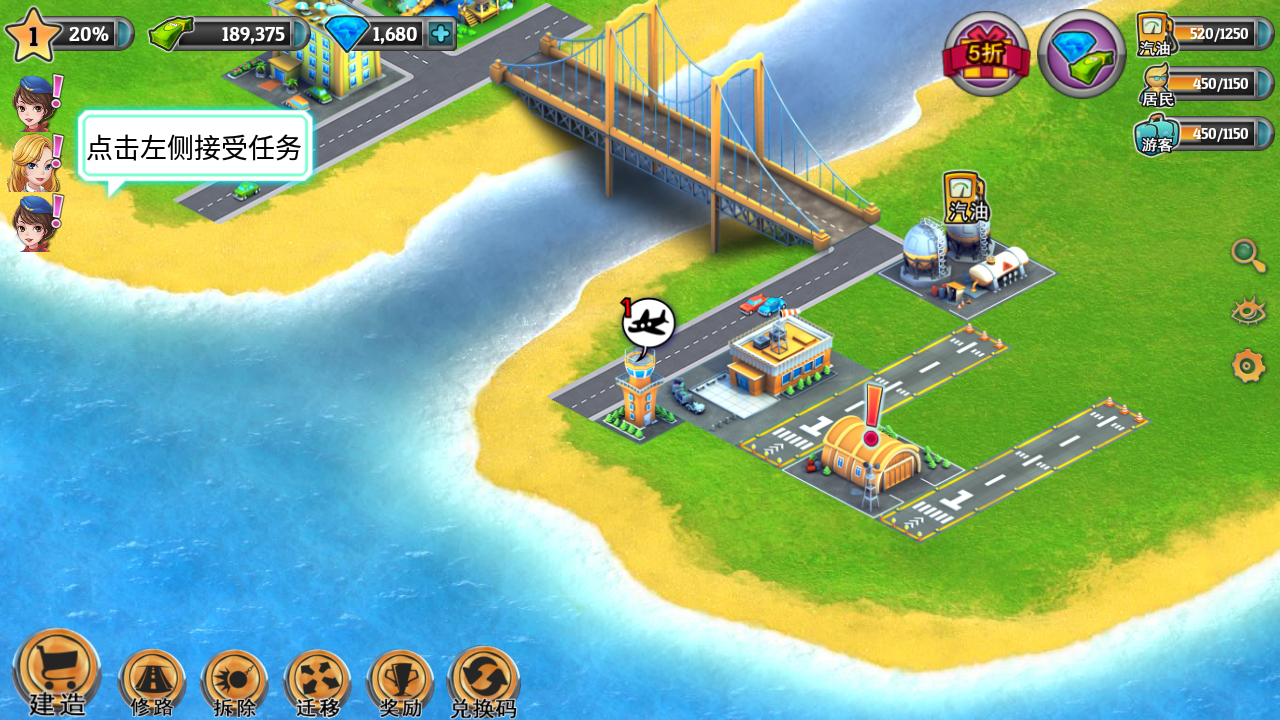Screen dimensions: 1280x720
Task: Open the 兑换码 redeem code button
Action: coord(484,681)
